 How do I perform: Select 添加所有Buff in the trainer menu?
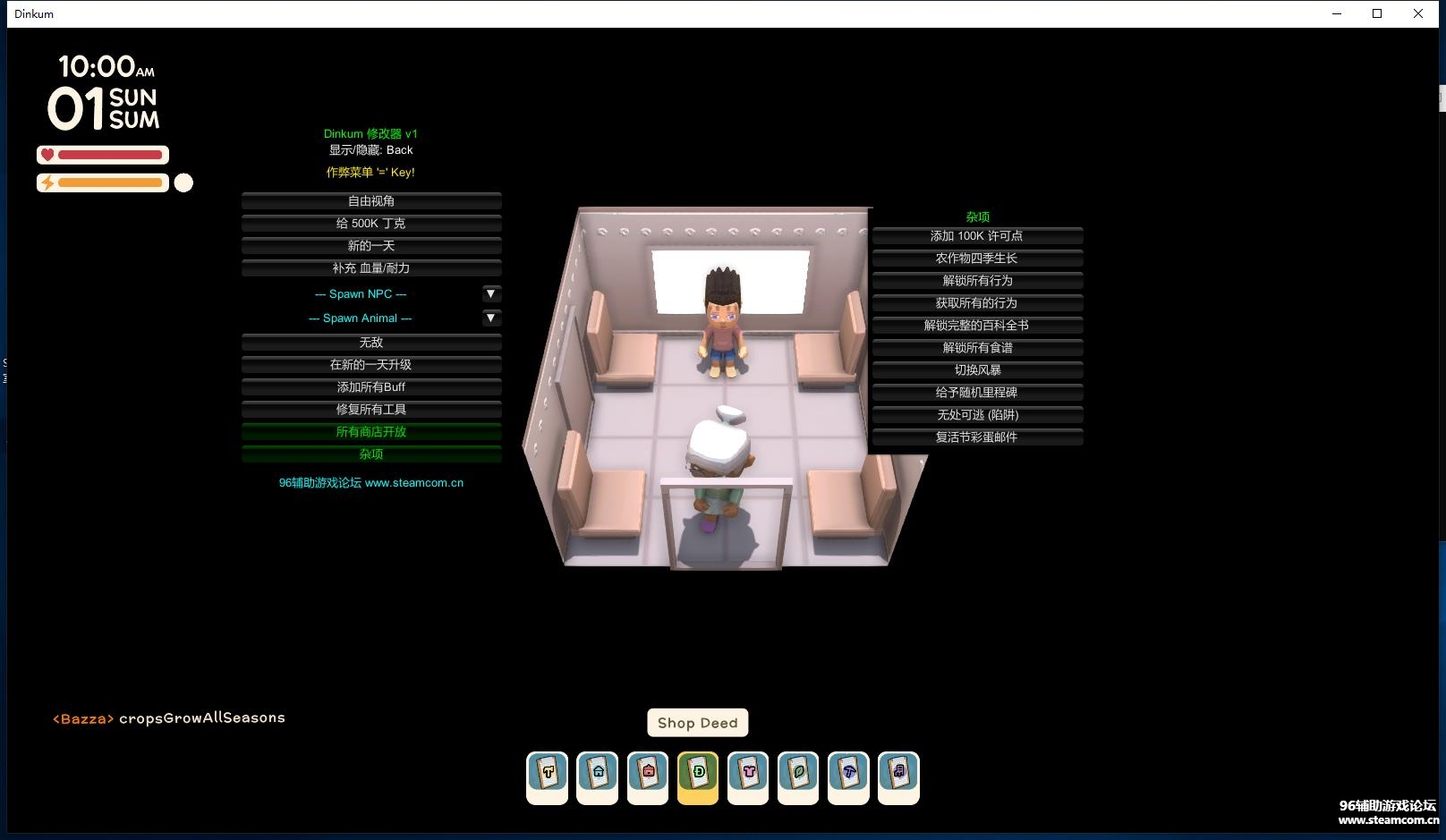(x=371, y=387)
